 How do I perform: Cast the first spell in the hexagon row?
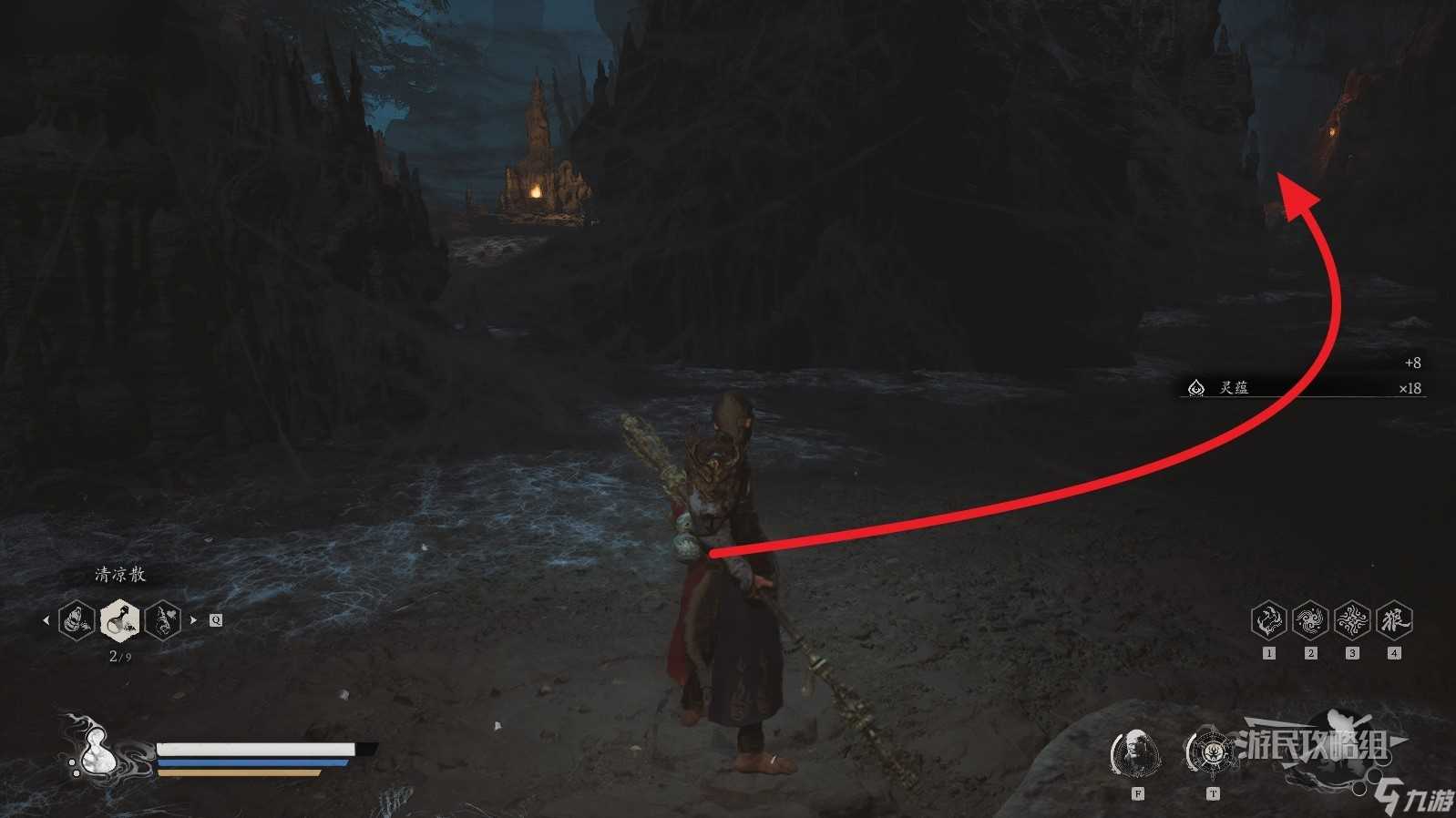[x=1268, y=620]
